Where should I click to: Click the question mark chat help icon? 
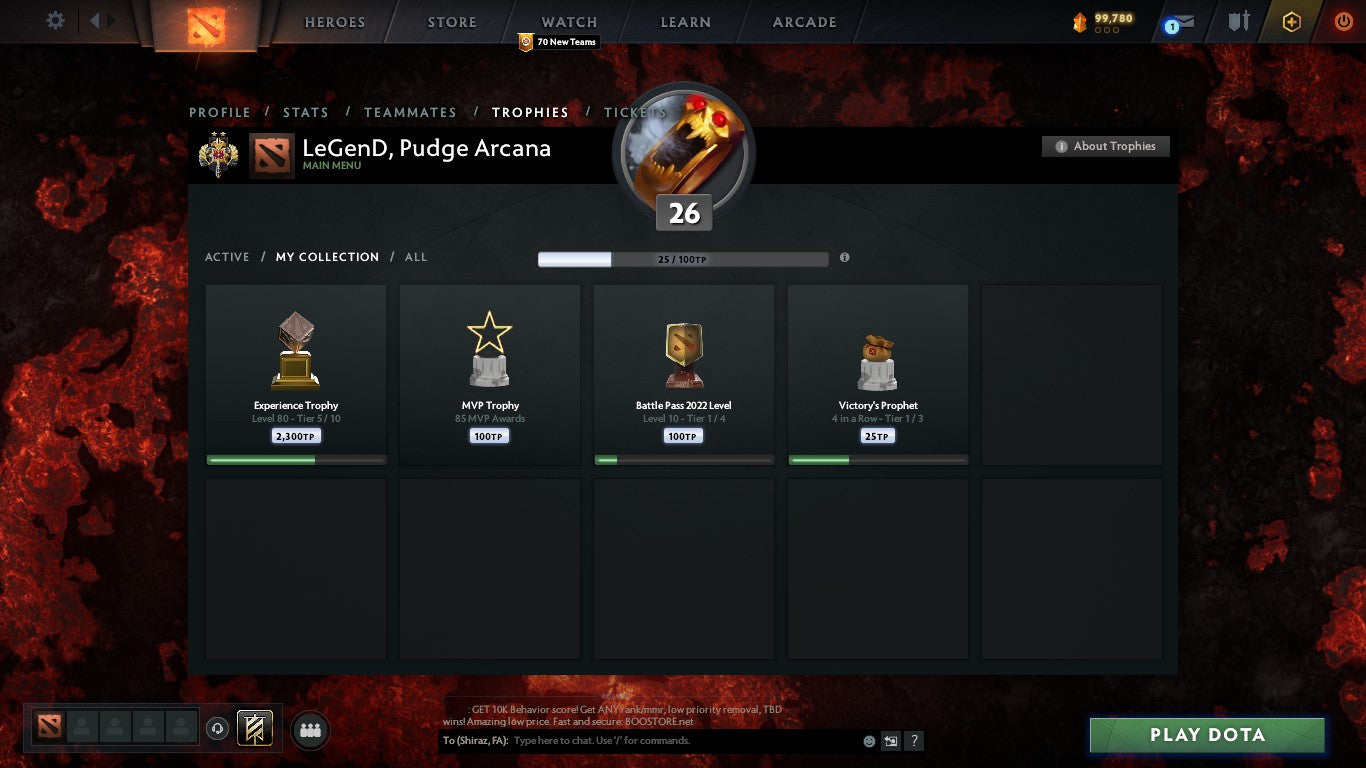[x=913, y=741]
